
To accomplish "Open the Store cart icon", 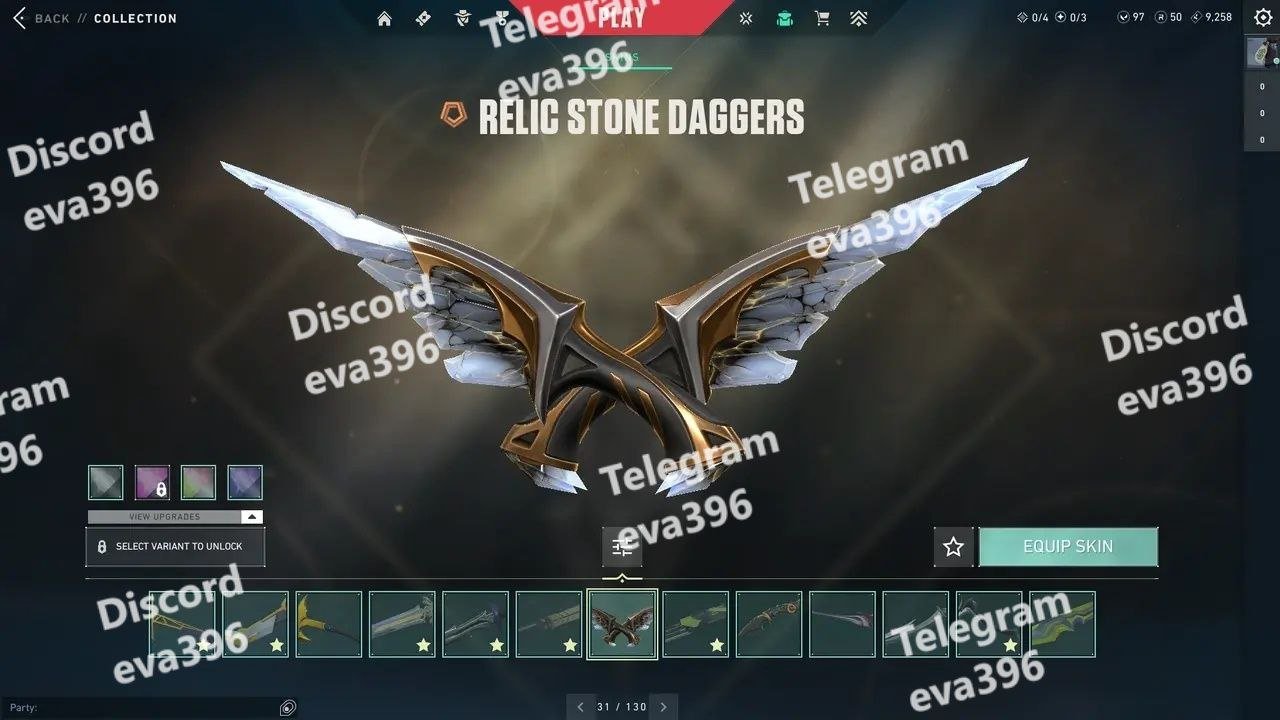I will tap(822, 18).
